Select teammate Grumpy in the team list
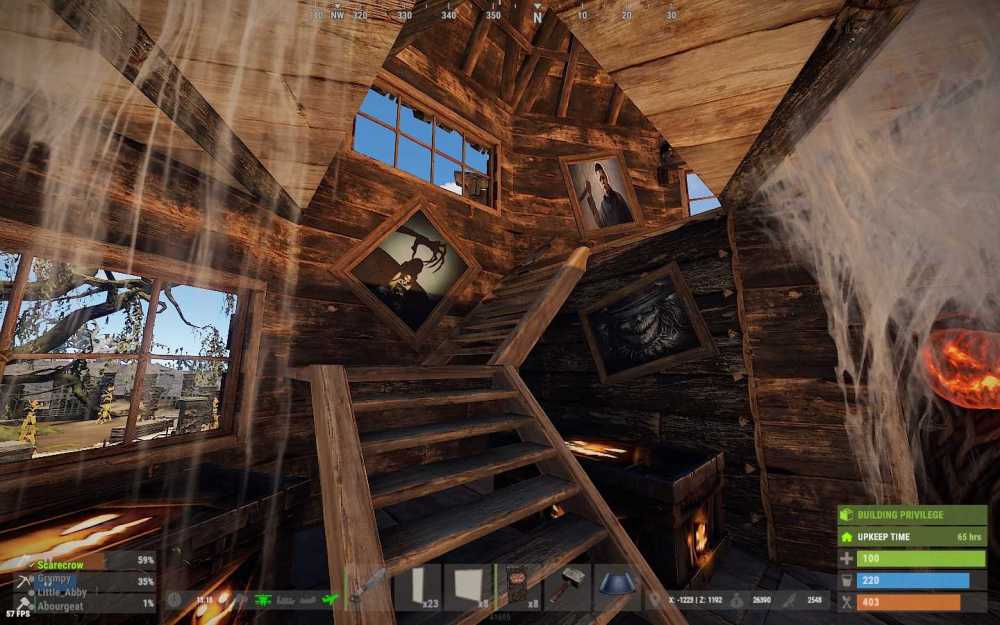 click(x=54, y=578)
